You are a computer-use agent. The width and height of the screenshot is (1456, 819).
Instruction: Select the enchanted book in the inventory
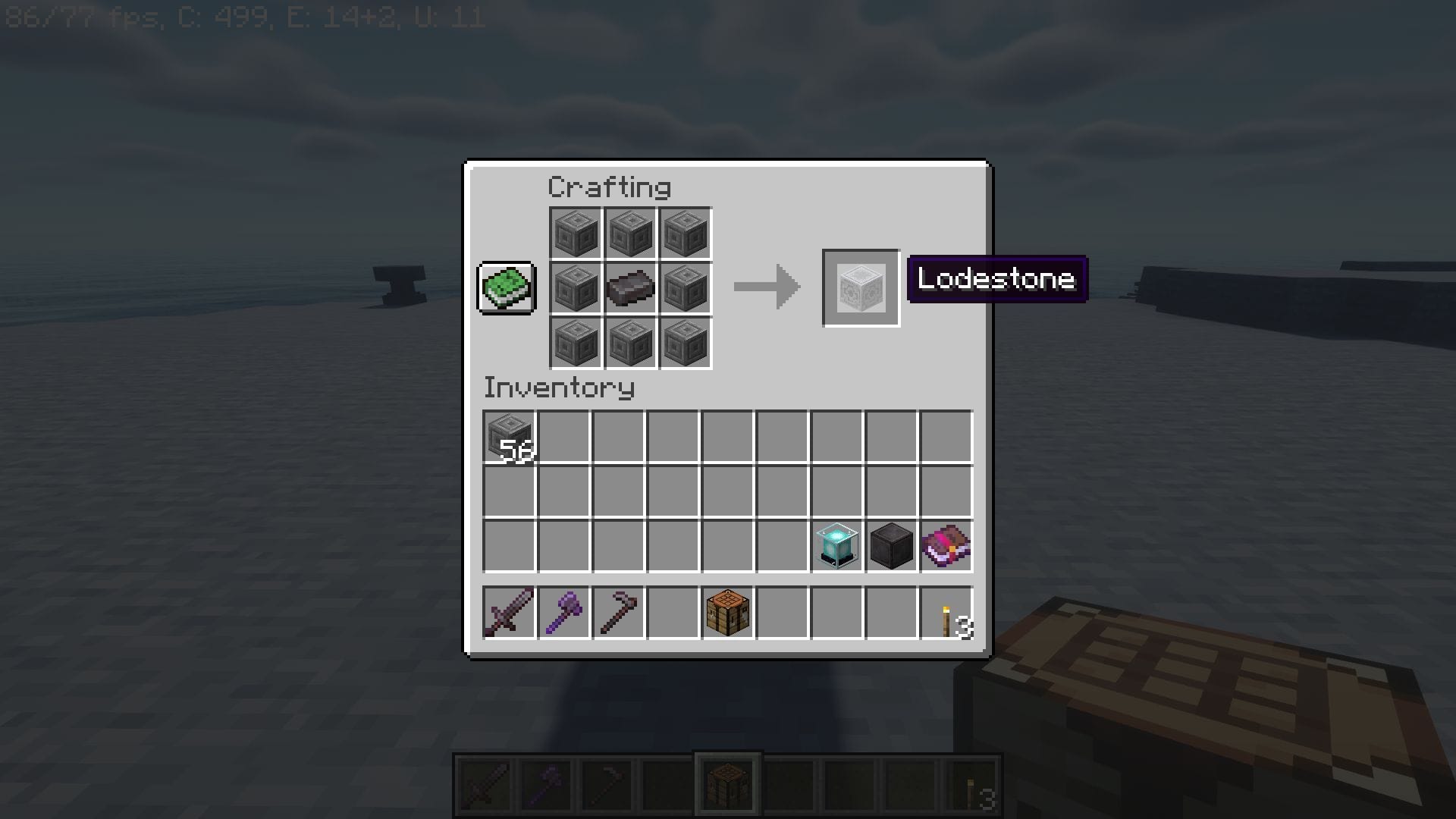945,545
